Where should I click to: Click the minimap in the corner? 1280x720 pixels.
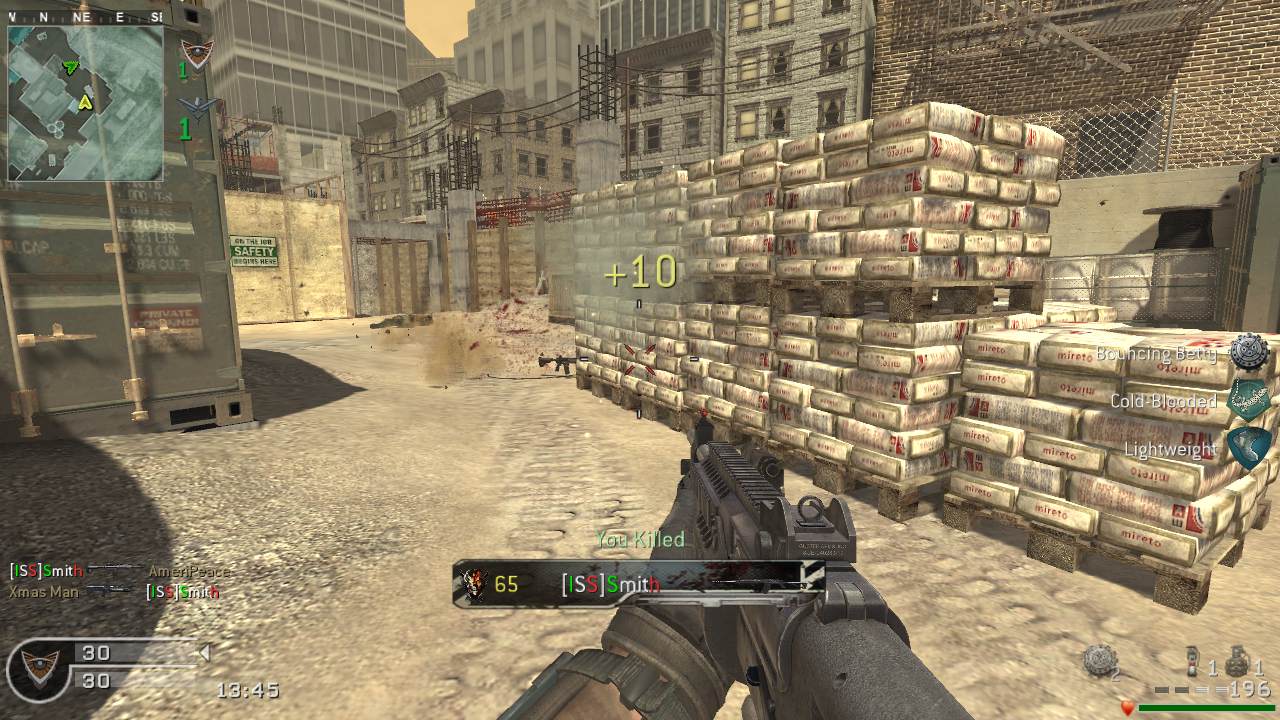[x=85, y=103]
